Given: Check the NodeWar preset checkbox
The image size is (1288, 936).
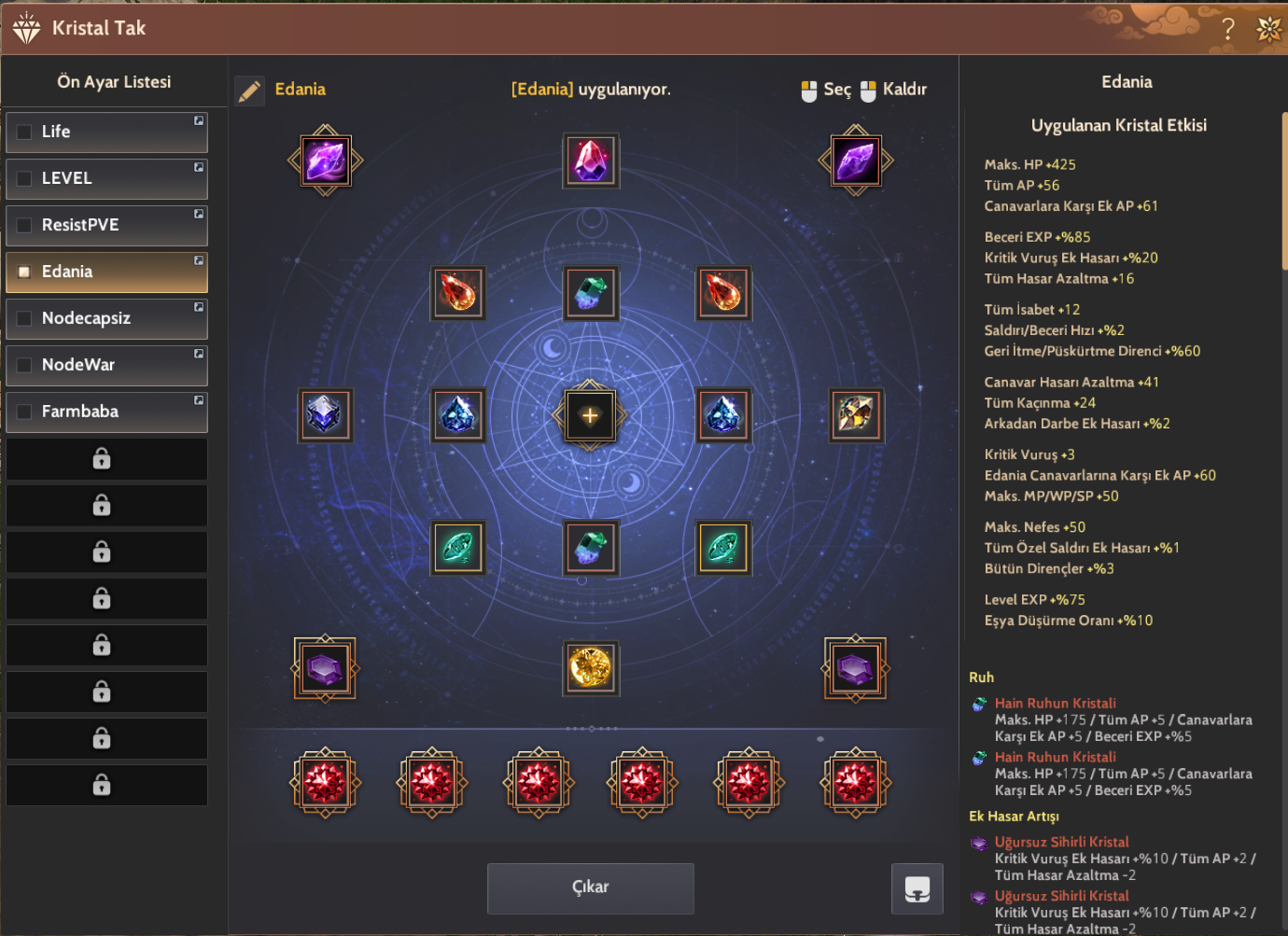Looking at the screenshot, I should tap(24, 365).
